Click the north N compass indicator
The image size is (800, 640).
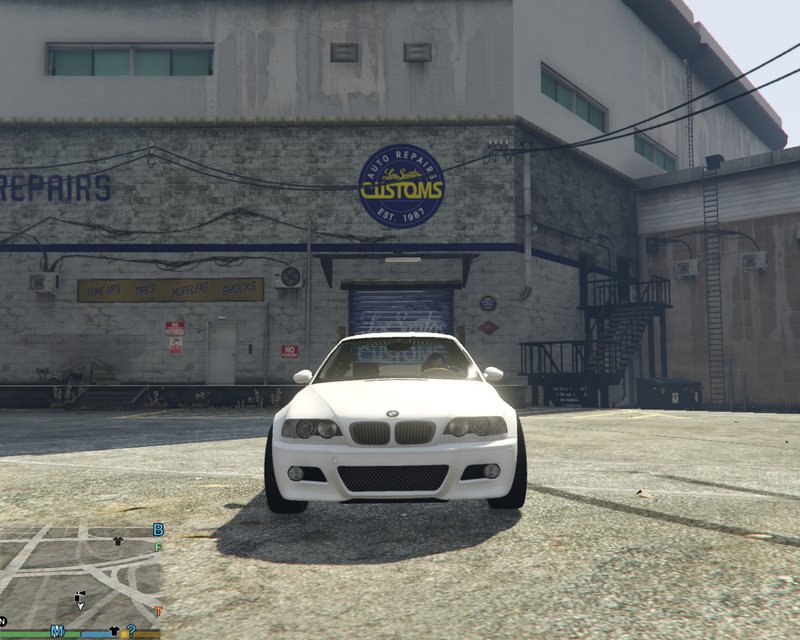pos(4,621)
